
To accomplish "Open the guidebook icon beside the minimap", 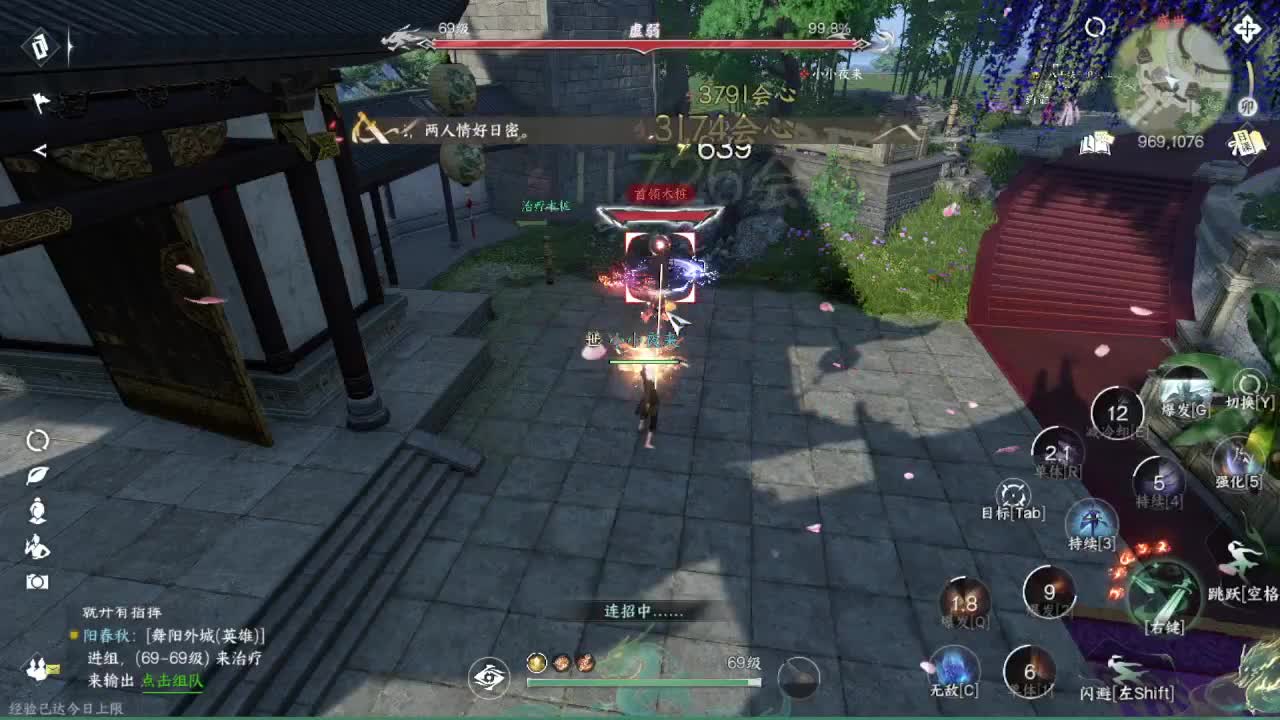I will tap(1095, 146).
